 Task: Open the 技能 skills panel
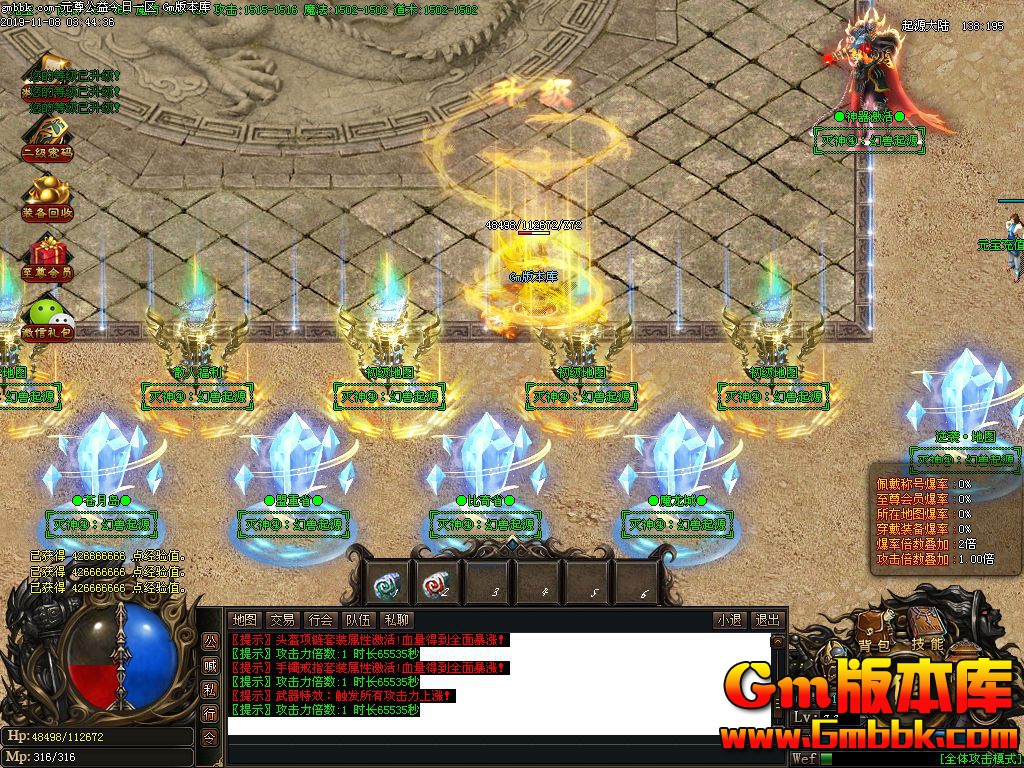point(927,645)
